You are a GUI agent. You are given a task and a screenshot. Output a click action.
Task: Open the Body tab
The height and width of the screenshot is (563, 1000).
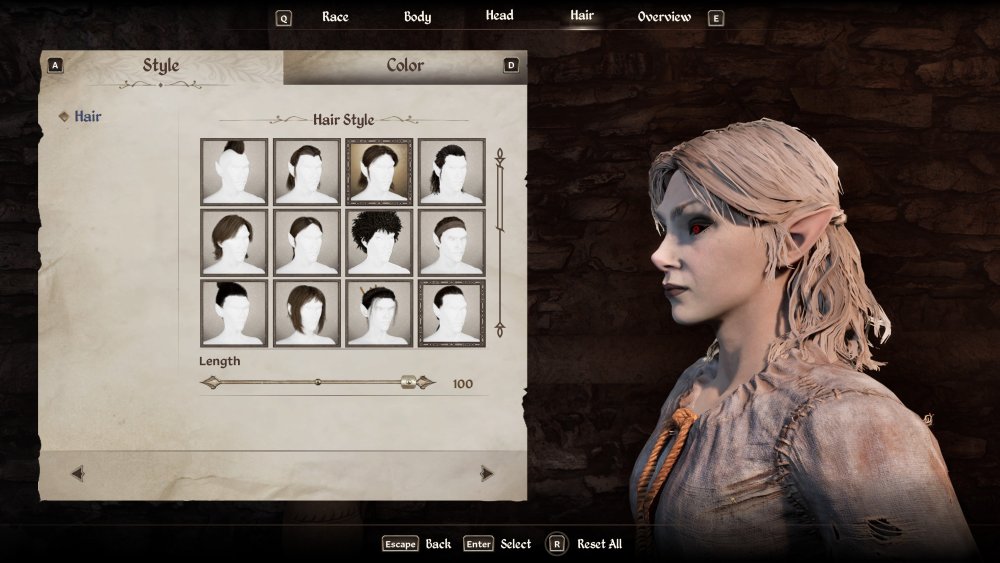(x=417, y=17)
